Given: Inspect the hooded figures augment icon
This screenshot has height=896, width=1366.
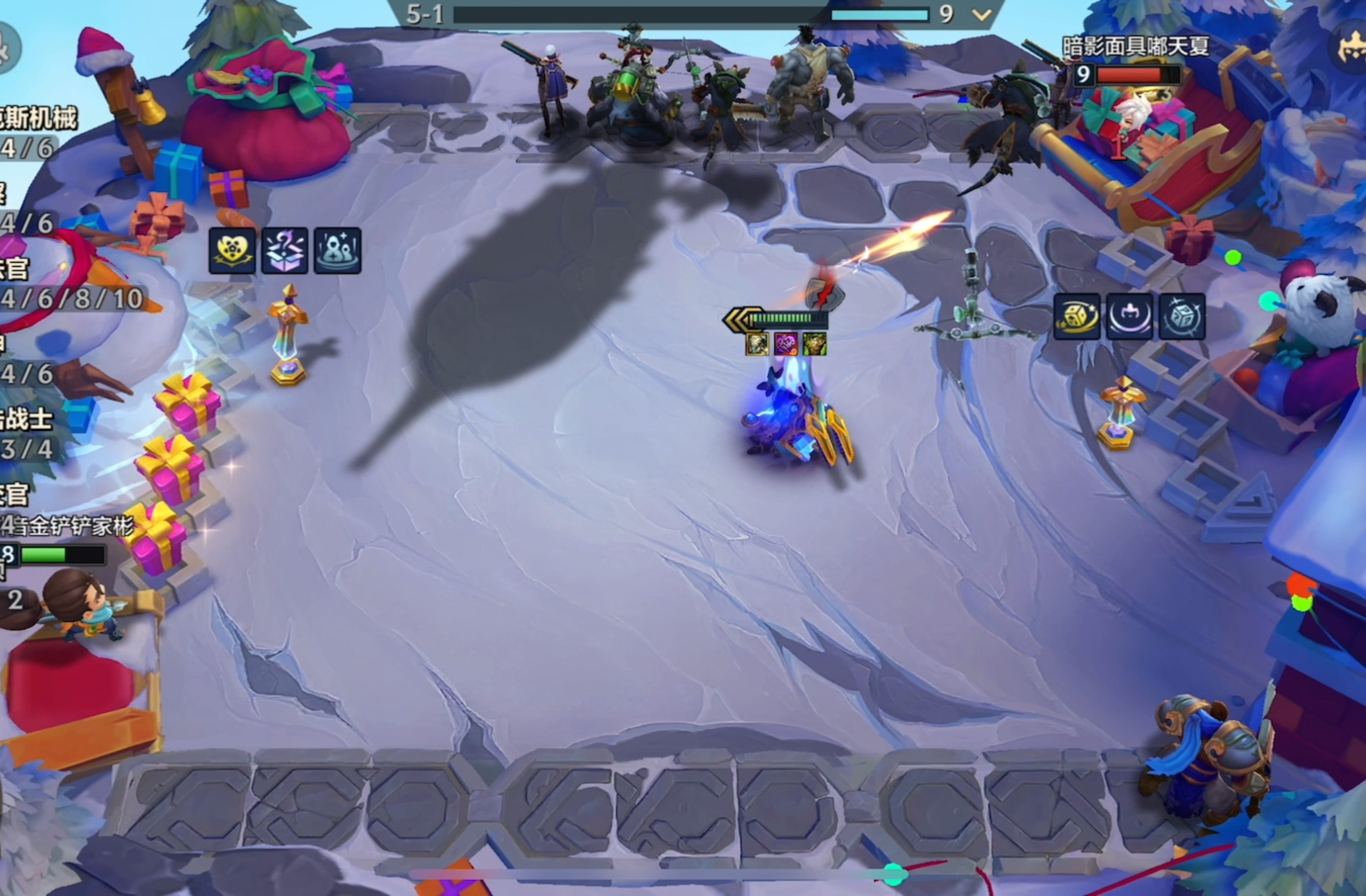Looking at the screenshot, I should (x=338, y=251).
